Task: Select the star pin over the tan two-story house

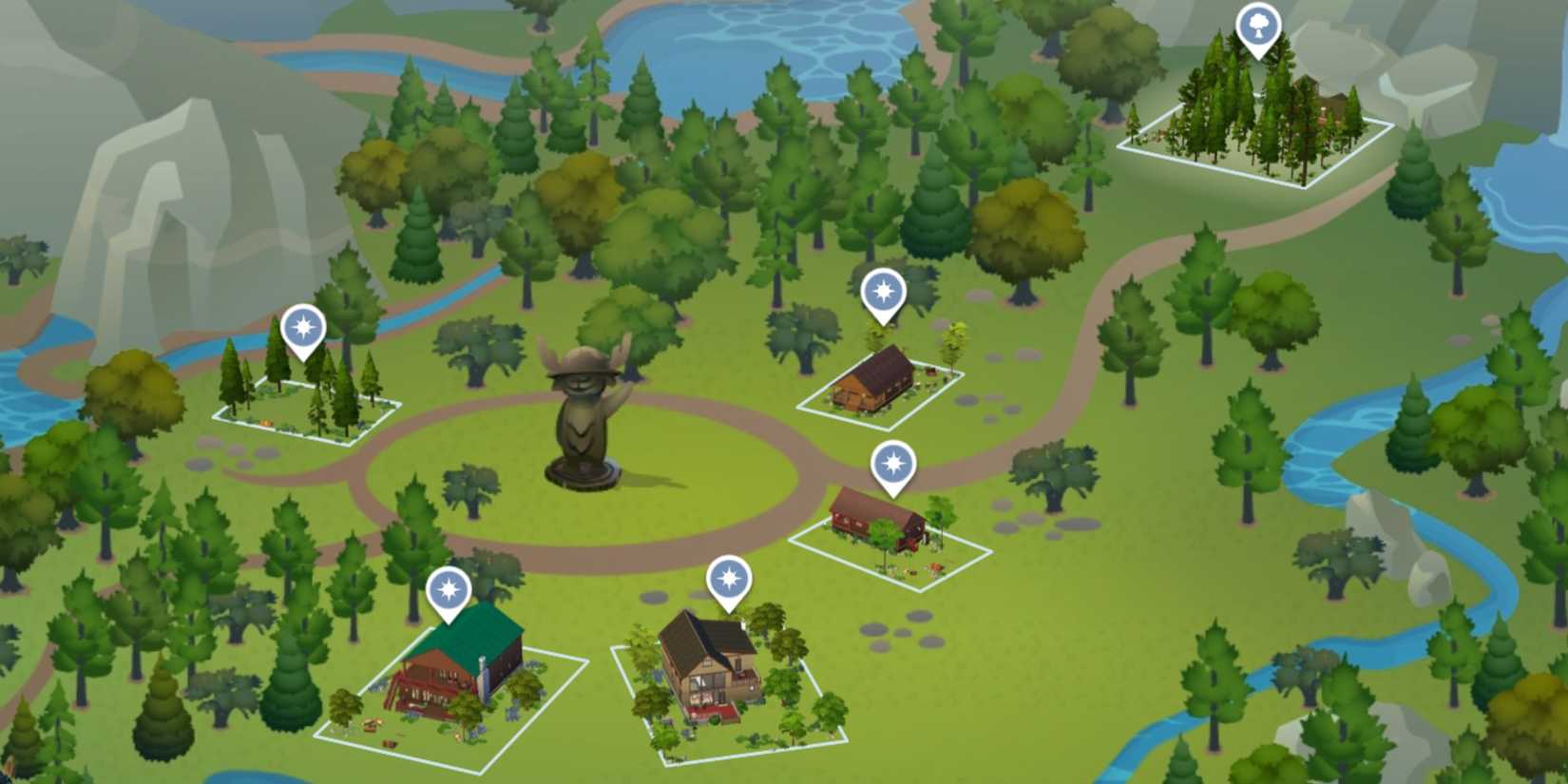Action: [730, 578]
